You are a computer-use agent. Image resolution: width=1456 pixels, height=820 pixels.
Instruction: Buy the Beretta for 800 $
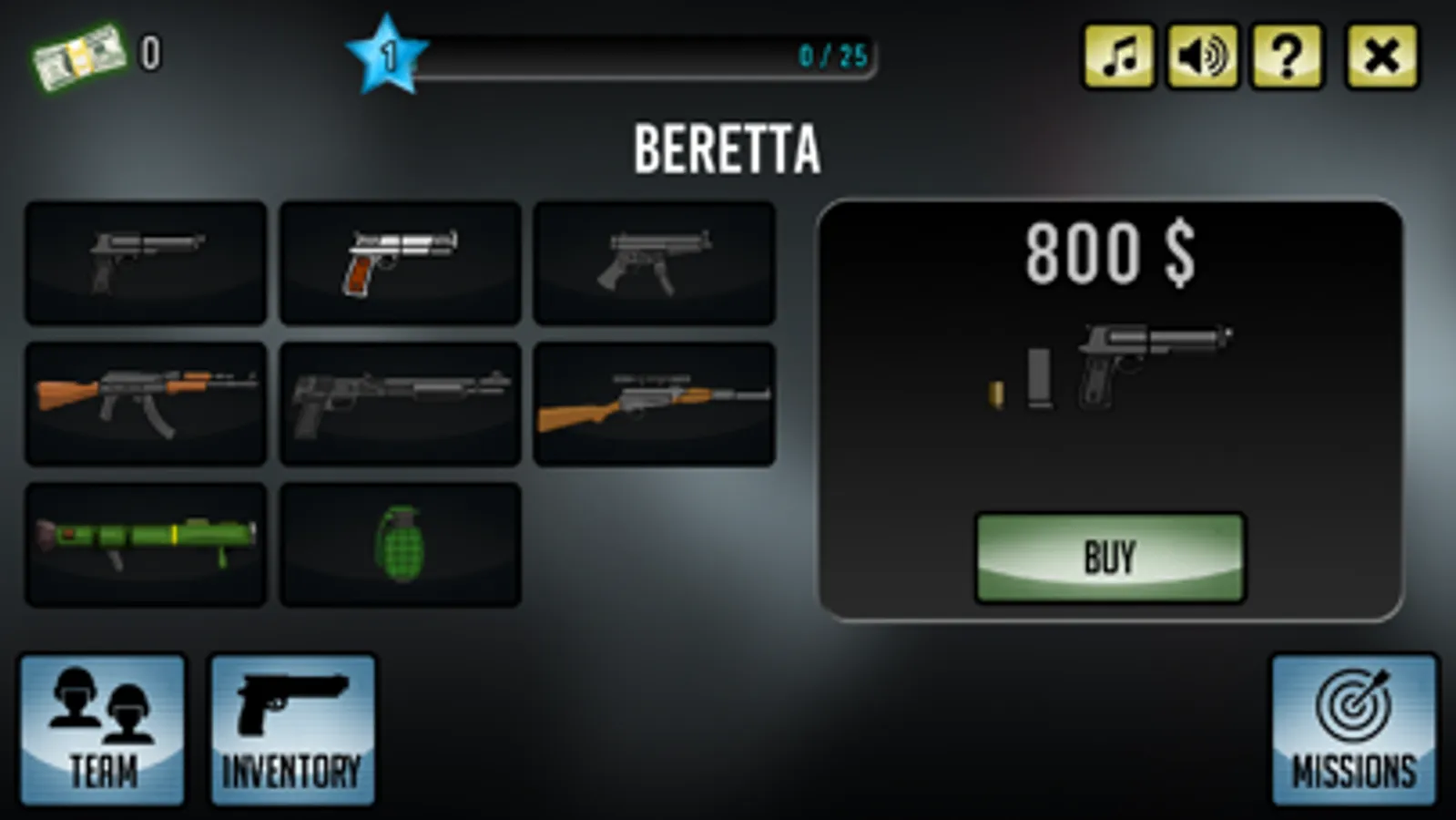pos(1109,558)
